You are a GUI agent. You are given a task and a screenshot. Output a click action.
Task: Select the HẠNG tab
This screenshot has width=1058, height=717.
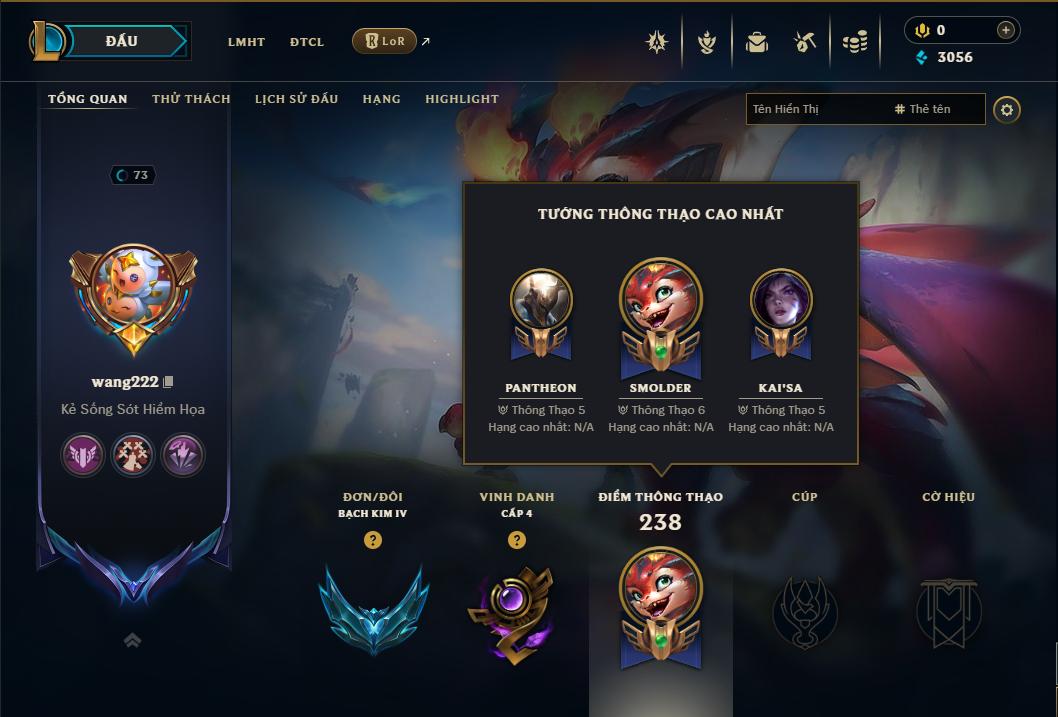tap(381, 99)
